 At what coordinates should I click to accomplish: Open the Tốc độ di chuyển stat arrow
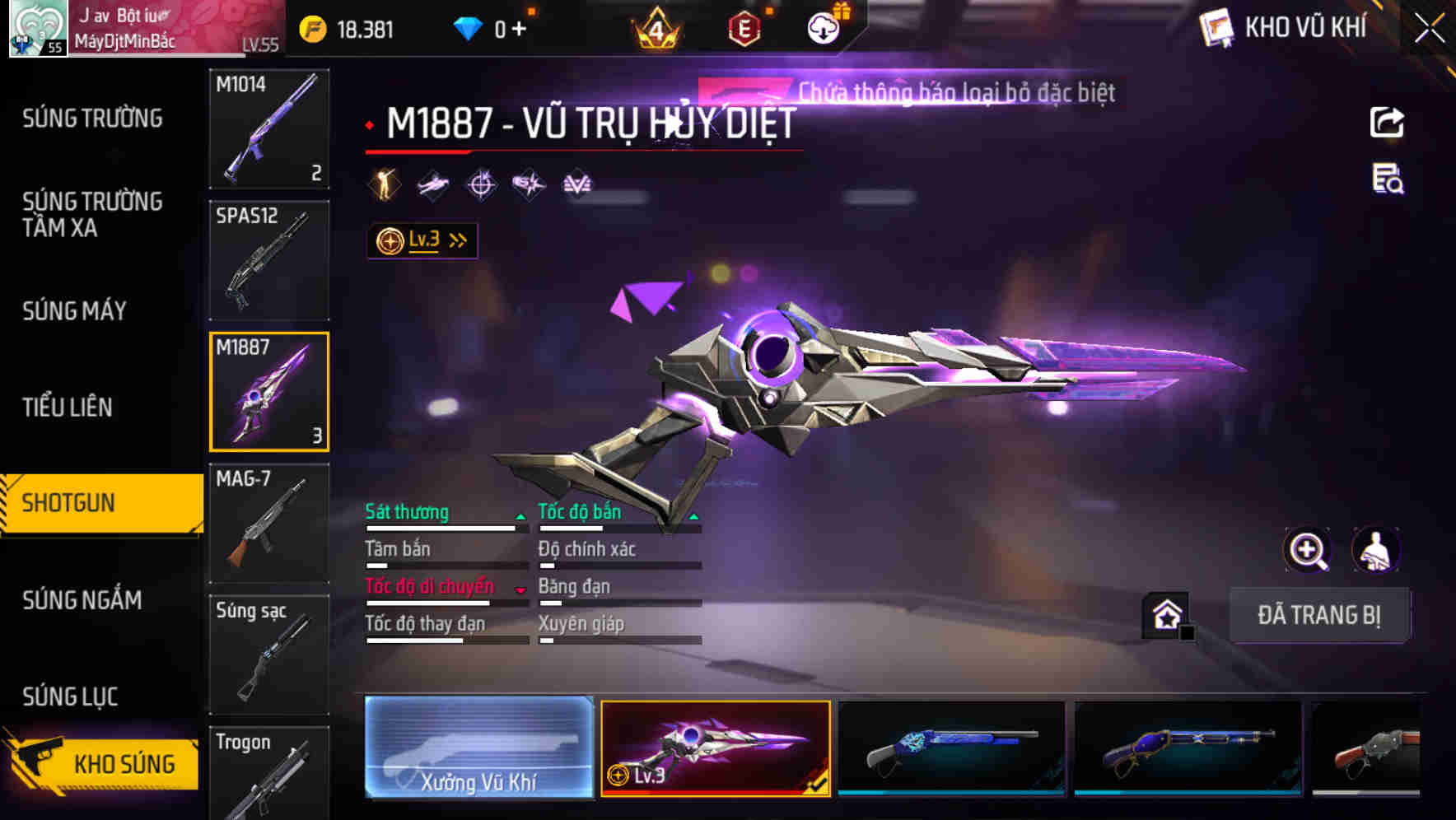(x=520, y=590)
